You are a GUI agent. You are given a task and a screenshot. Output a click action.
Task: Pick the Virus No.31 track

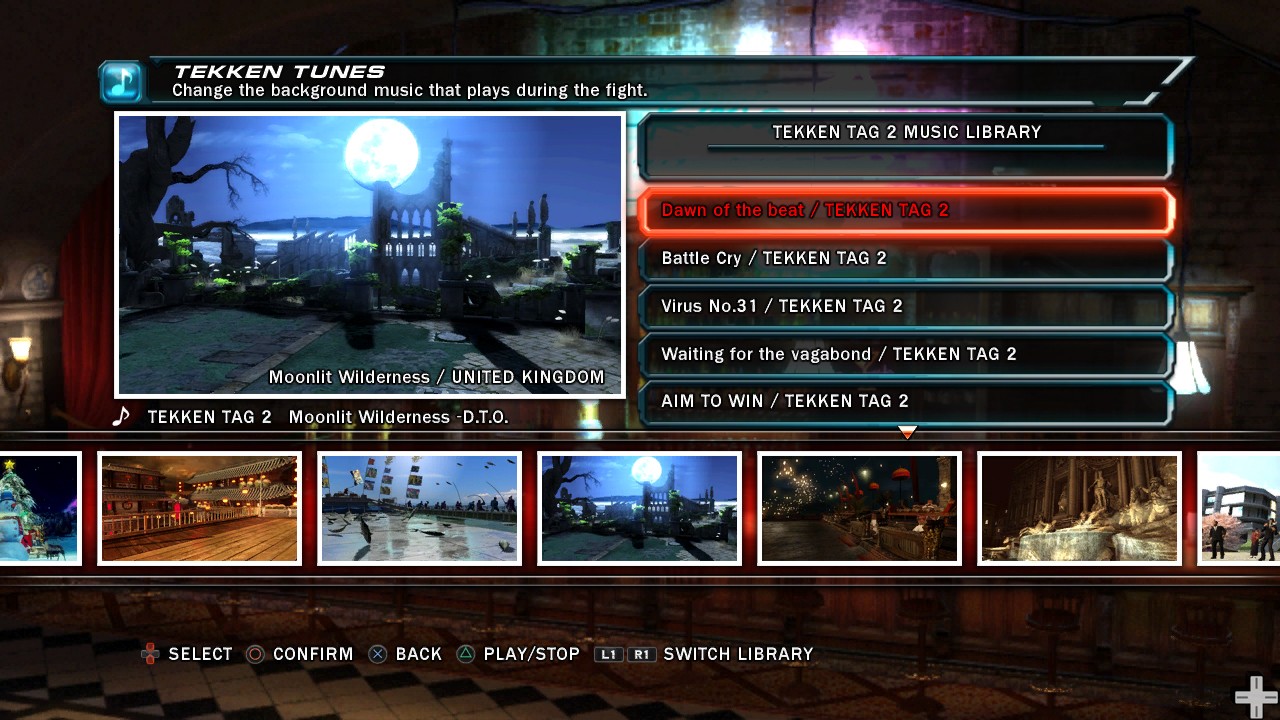904,306
